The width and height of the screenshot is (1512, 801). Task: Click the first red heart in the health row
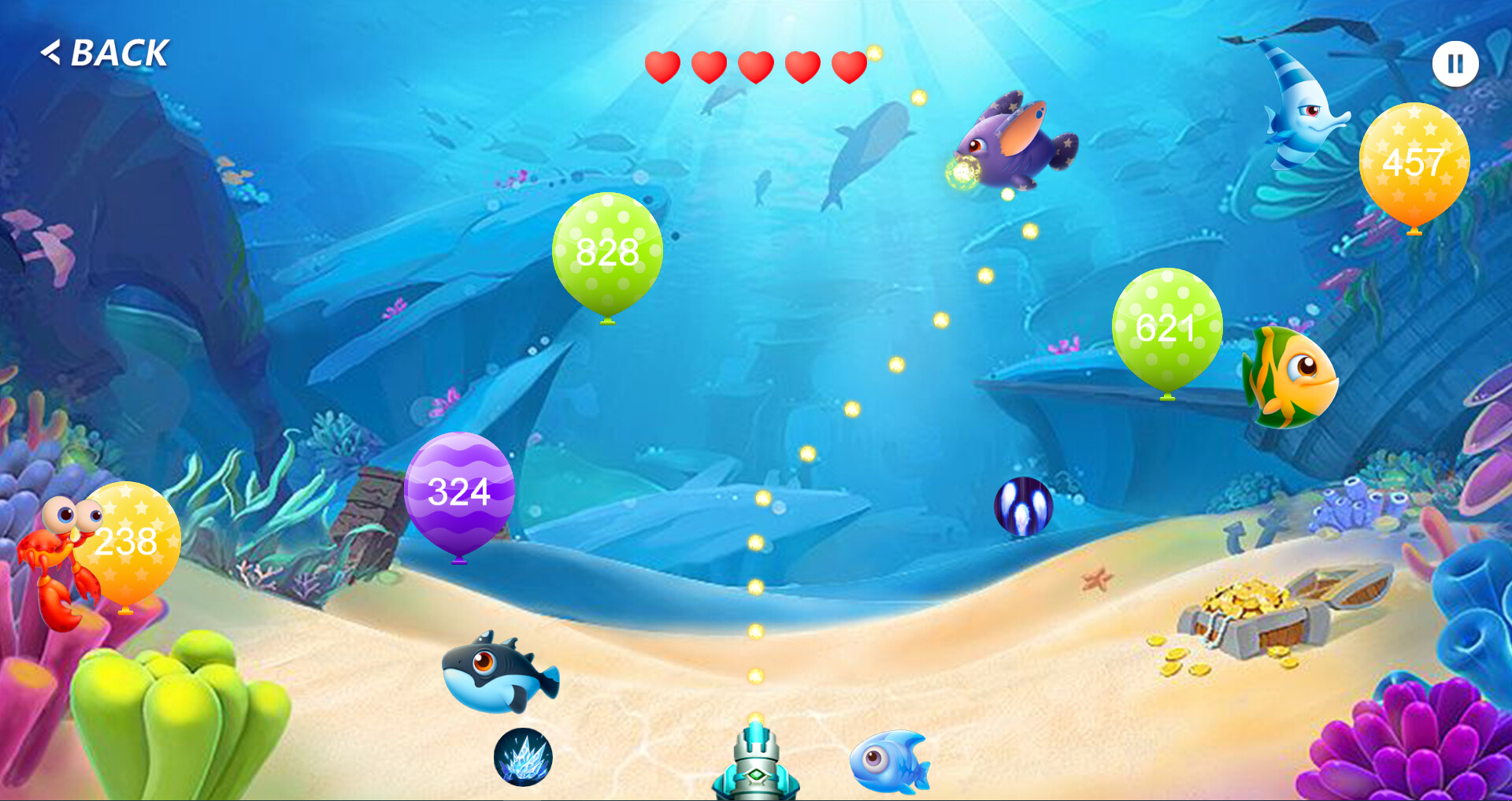[x=662, y=66]
